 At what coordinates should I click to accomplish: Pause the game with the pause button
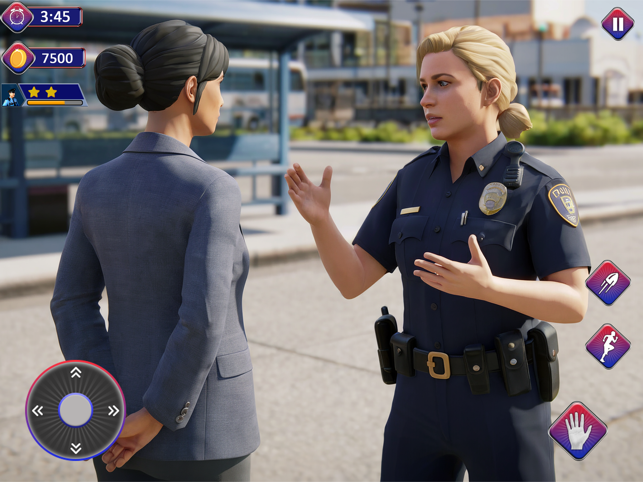click(617, 22)
